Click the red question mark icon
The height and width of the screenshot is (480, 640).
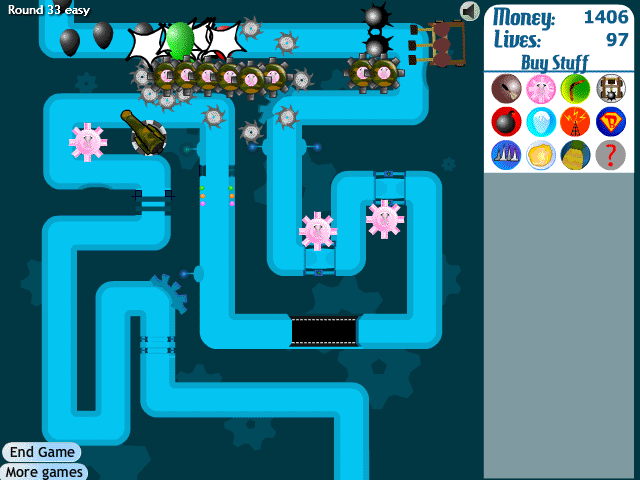(610, 155)
